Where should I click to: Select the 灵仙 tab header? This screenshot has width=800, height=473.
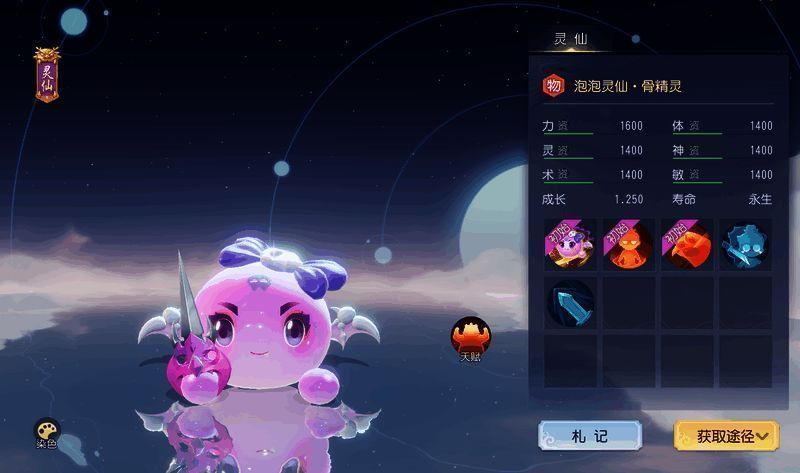(x=571, y=40)
